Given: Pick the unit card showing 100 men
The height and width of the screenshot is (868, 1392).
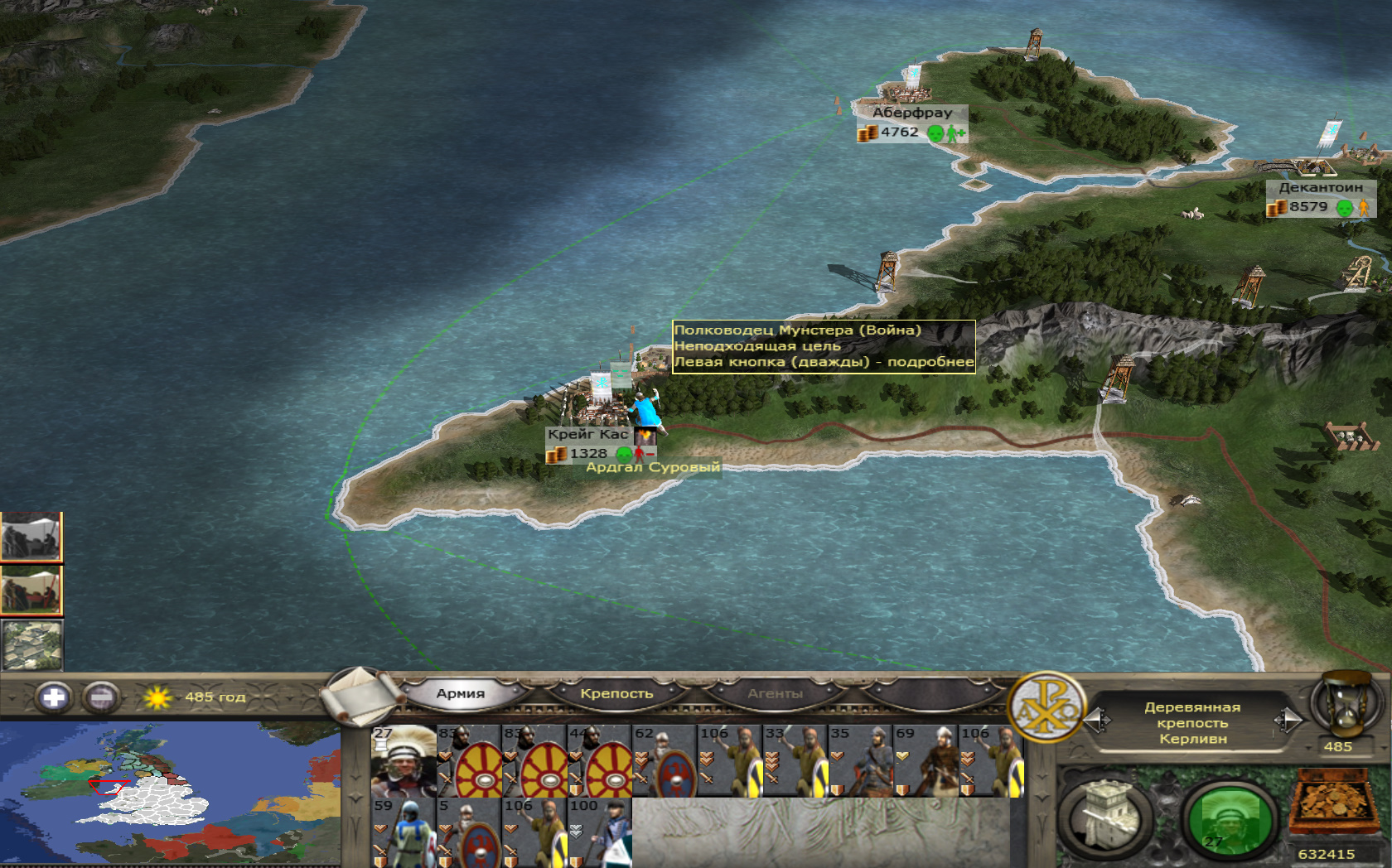Looking at the screenshot, I should click(x=599, y=832).
